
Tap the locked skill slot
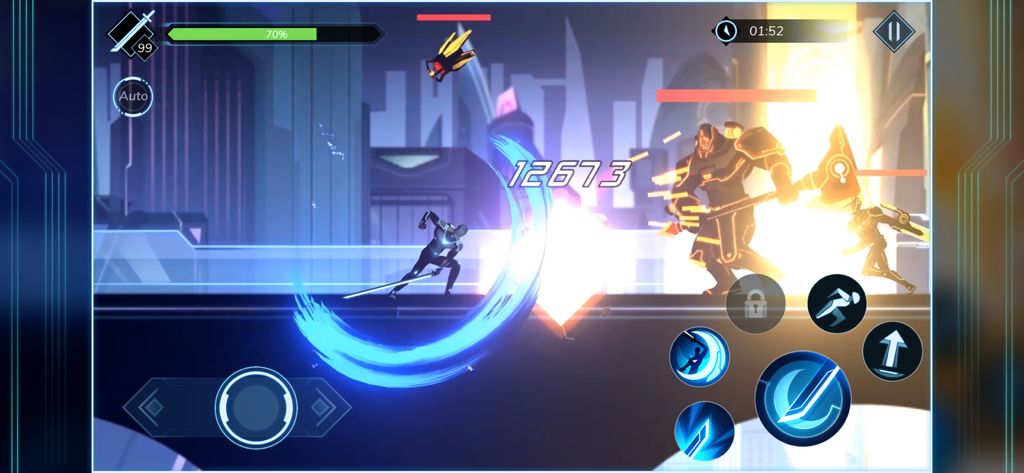[755, 303]
